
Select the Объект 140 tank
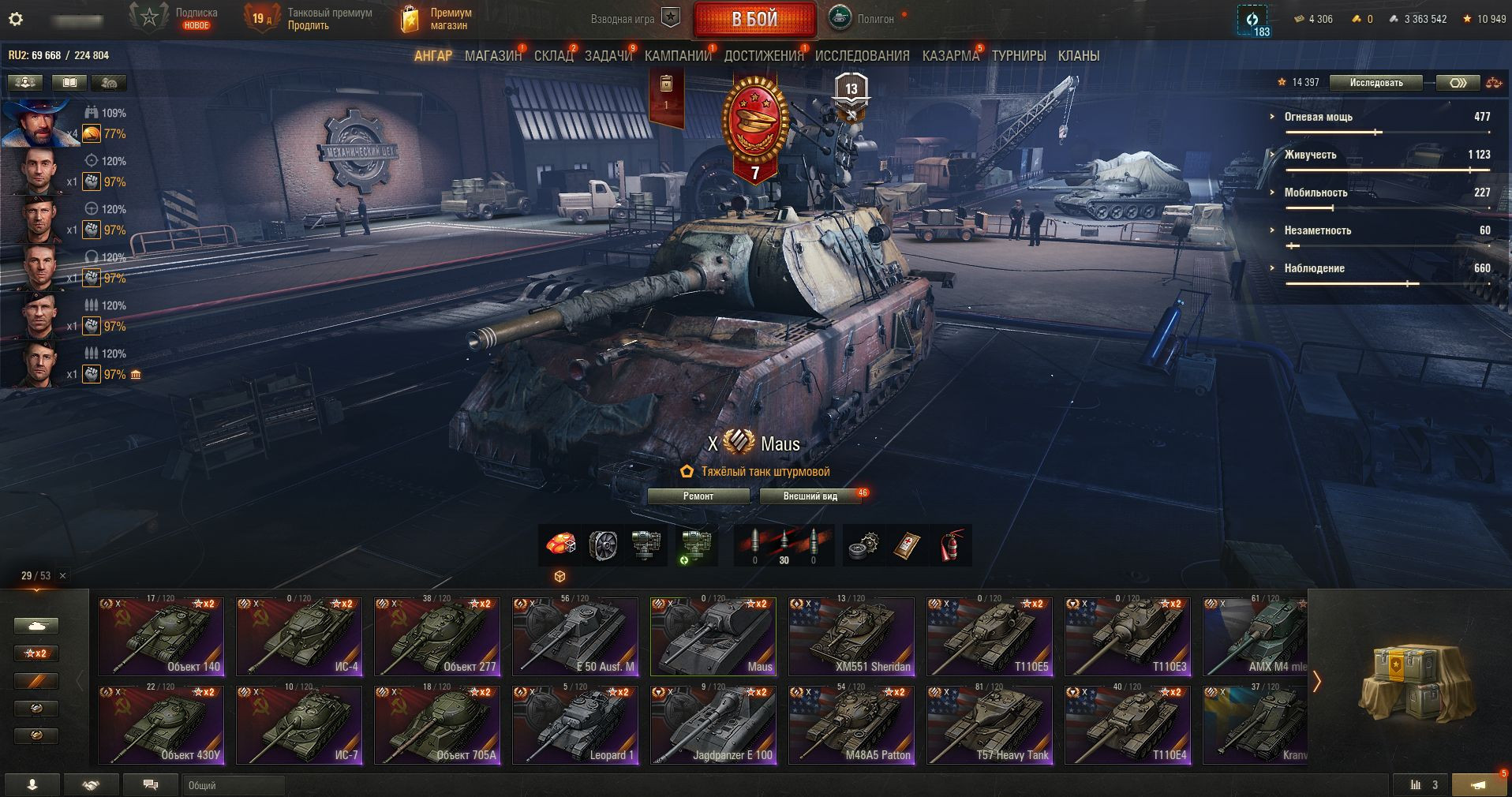coord(161,637)
